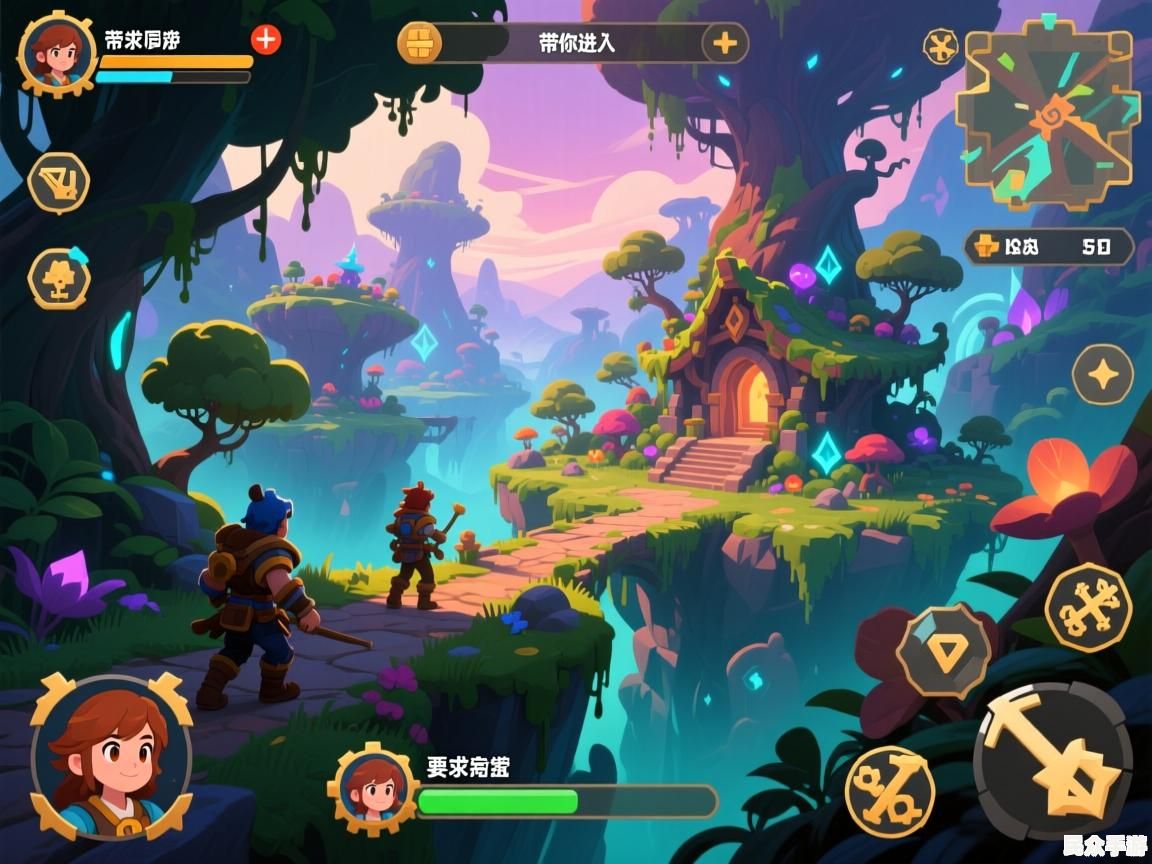Open the flag banner icon on the left side

(58, 182)
